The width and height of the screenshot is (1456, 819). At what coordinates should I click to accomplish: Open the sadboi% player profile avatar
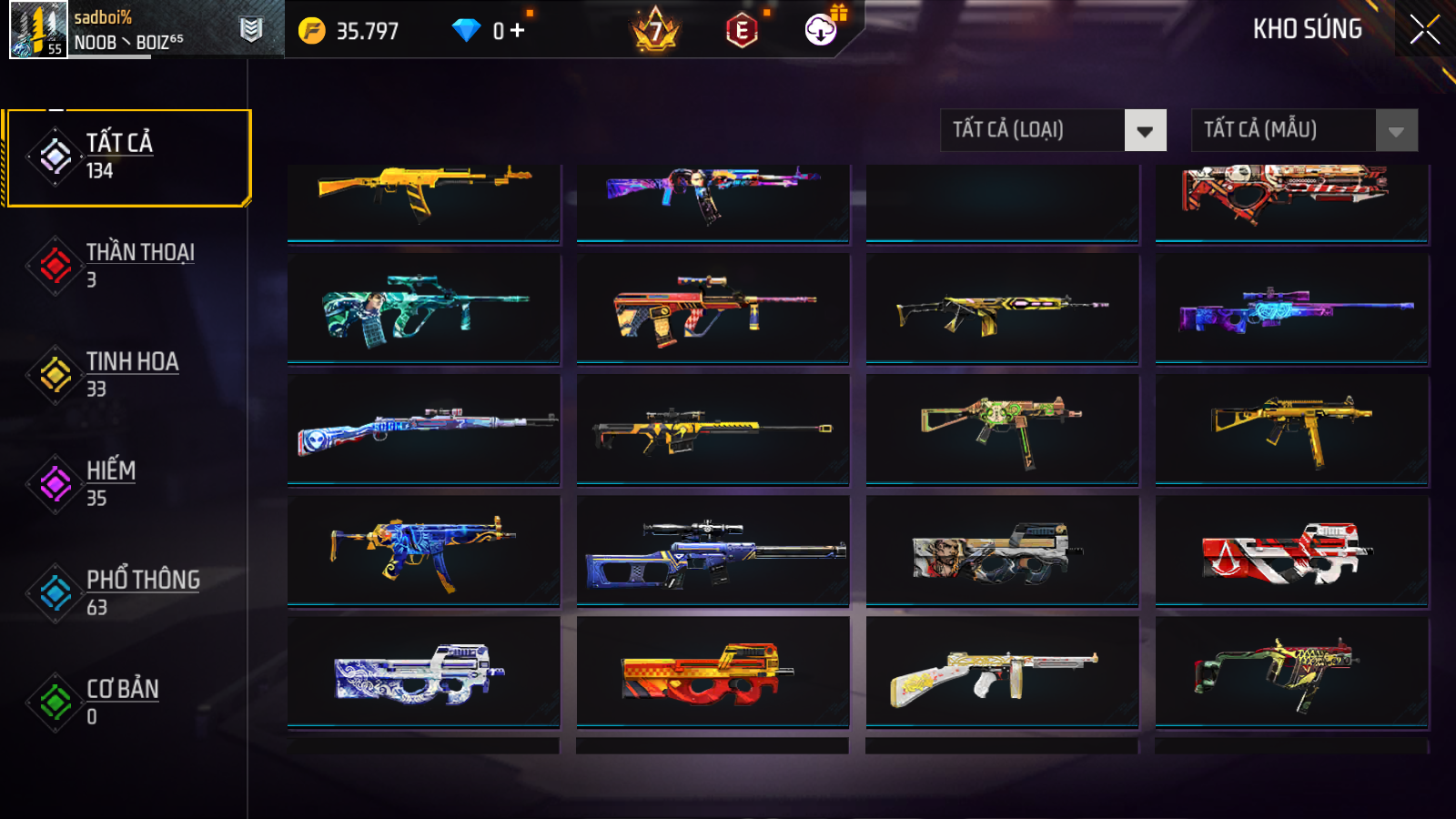(38, 29)
